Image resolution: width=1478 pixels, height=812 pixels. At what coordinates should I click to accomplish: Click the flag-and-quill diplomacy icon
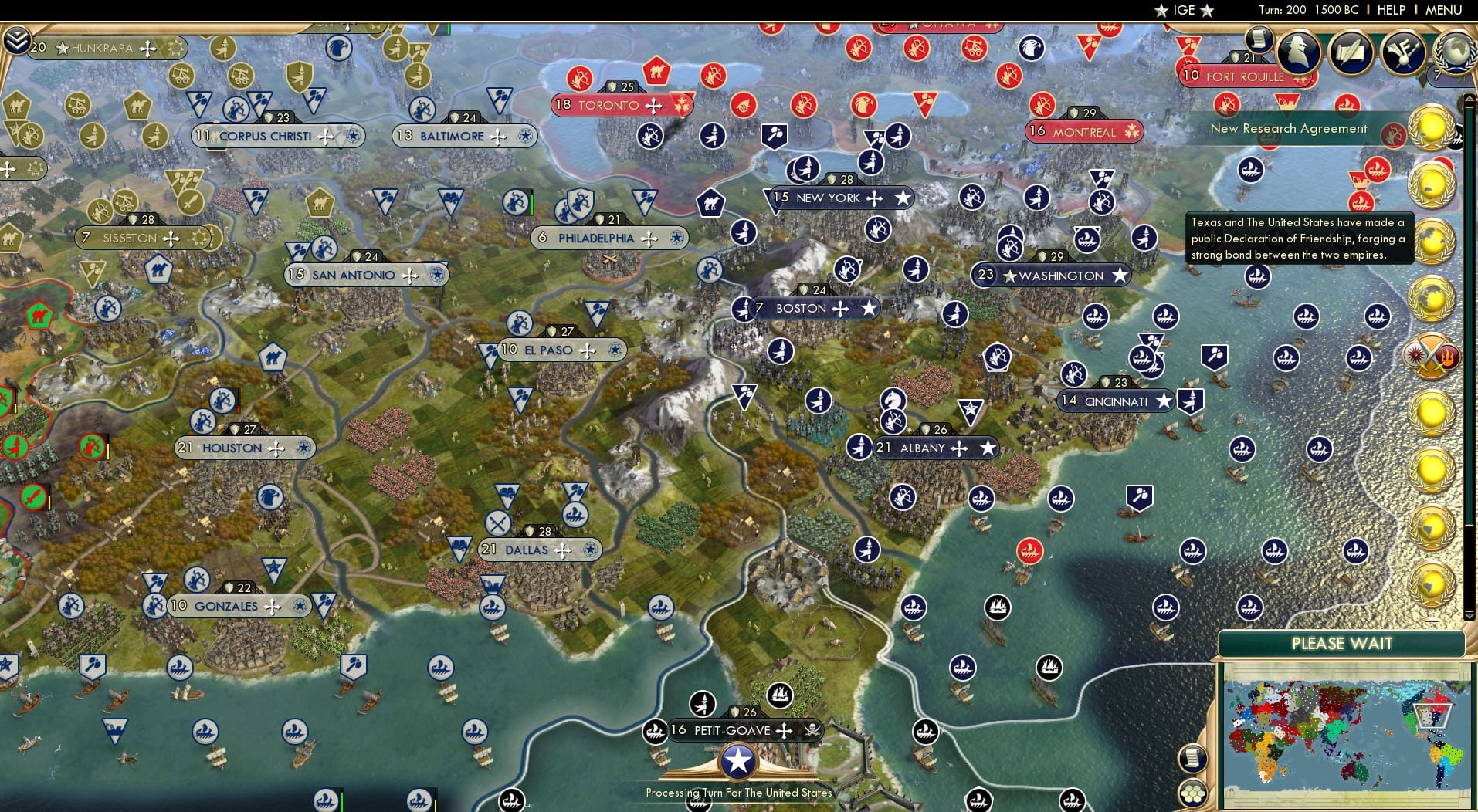pos(1403,52)
